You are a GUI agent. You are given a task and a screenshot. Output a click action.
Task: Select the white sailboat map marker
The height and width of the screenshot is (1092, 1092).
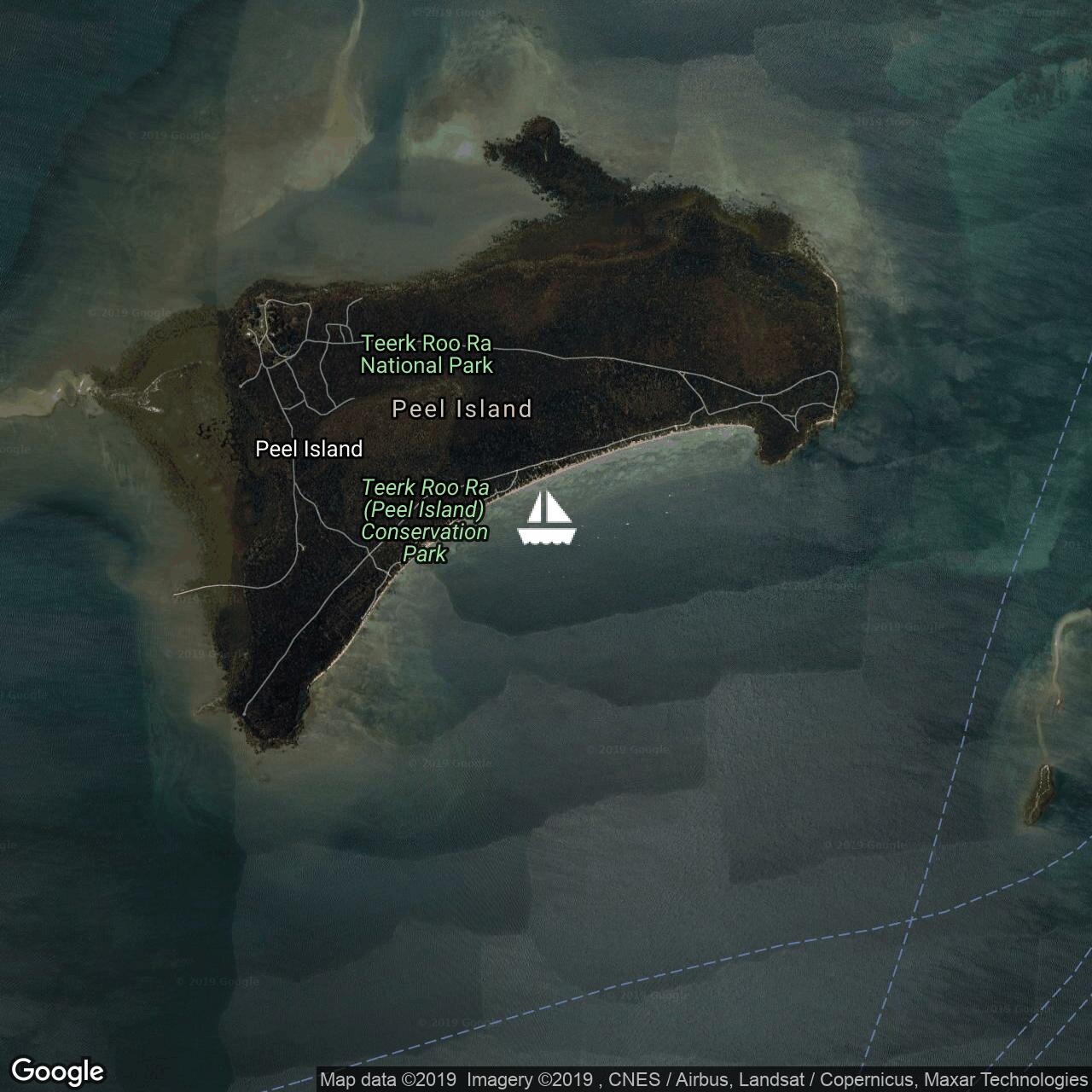[547, 518]
